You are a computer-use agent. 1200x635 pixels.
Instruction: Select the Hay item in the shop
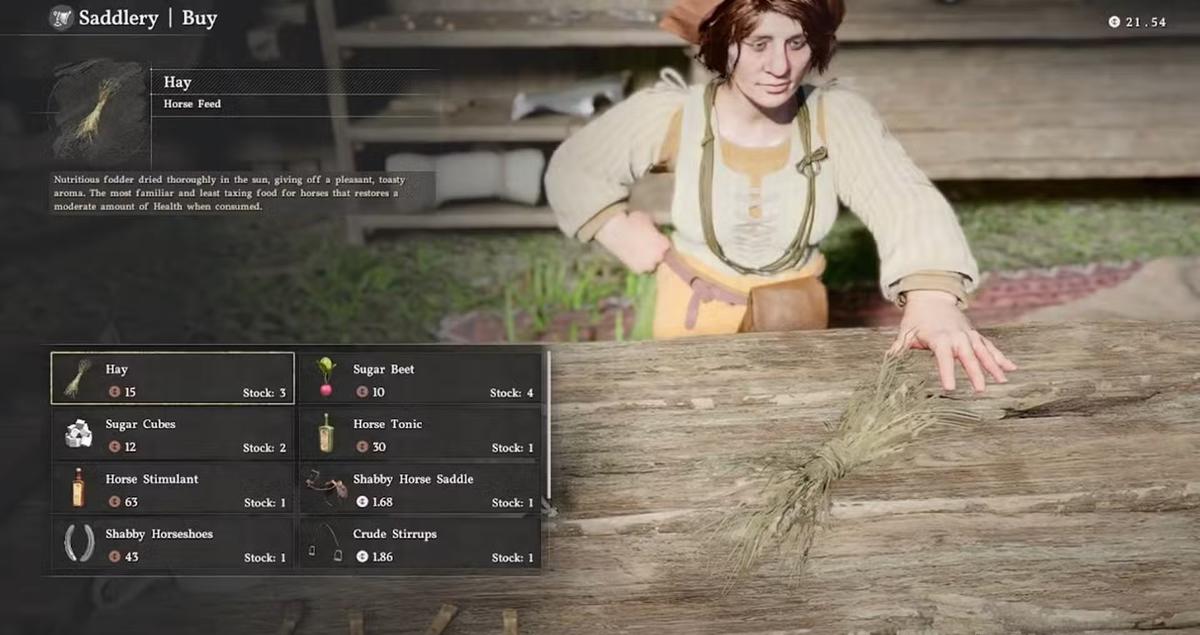tap(172, 379)
